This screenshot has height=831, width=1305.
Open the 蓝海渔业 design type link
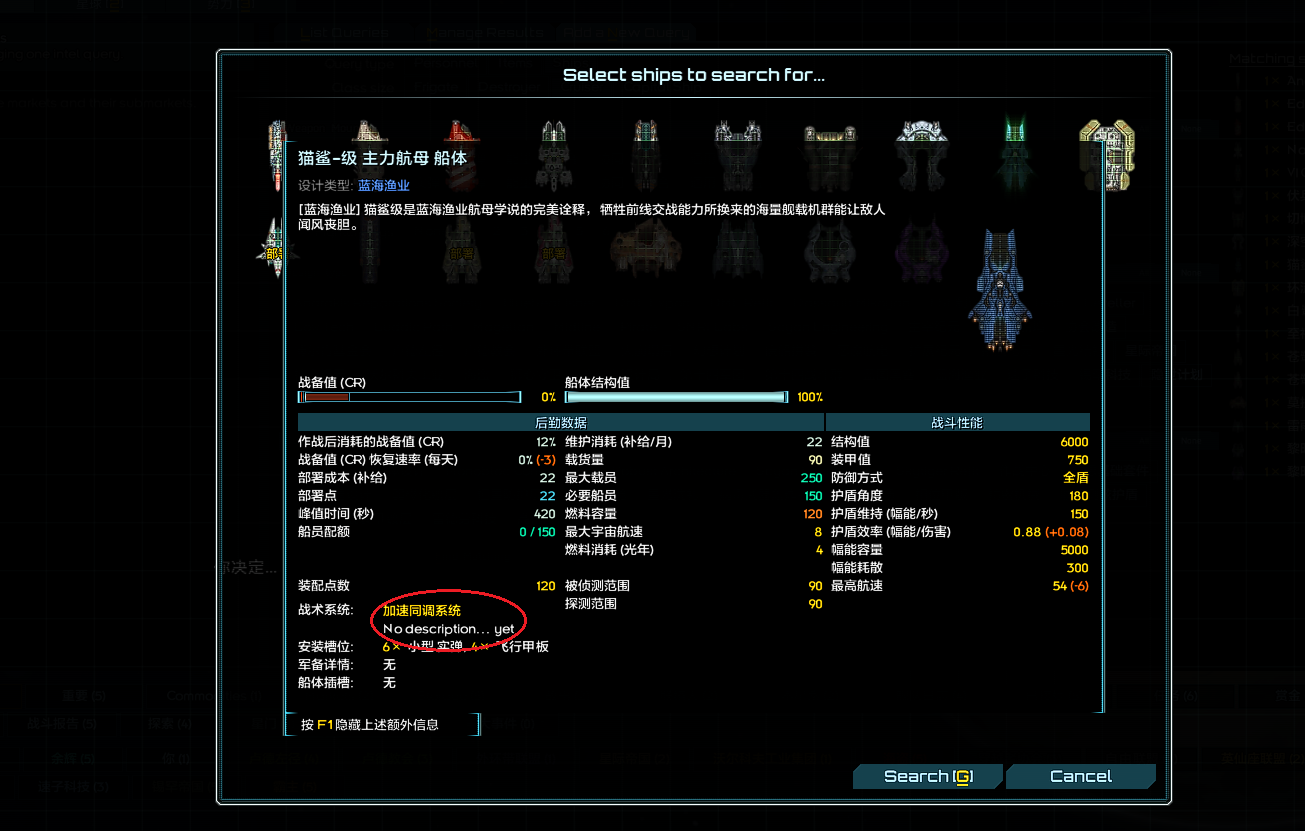[x=383, y=185]
